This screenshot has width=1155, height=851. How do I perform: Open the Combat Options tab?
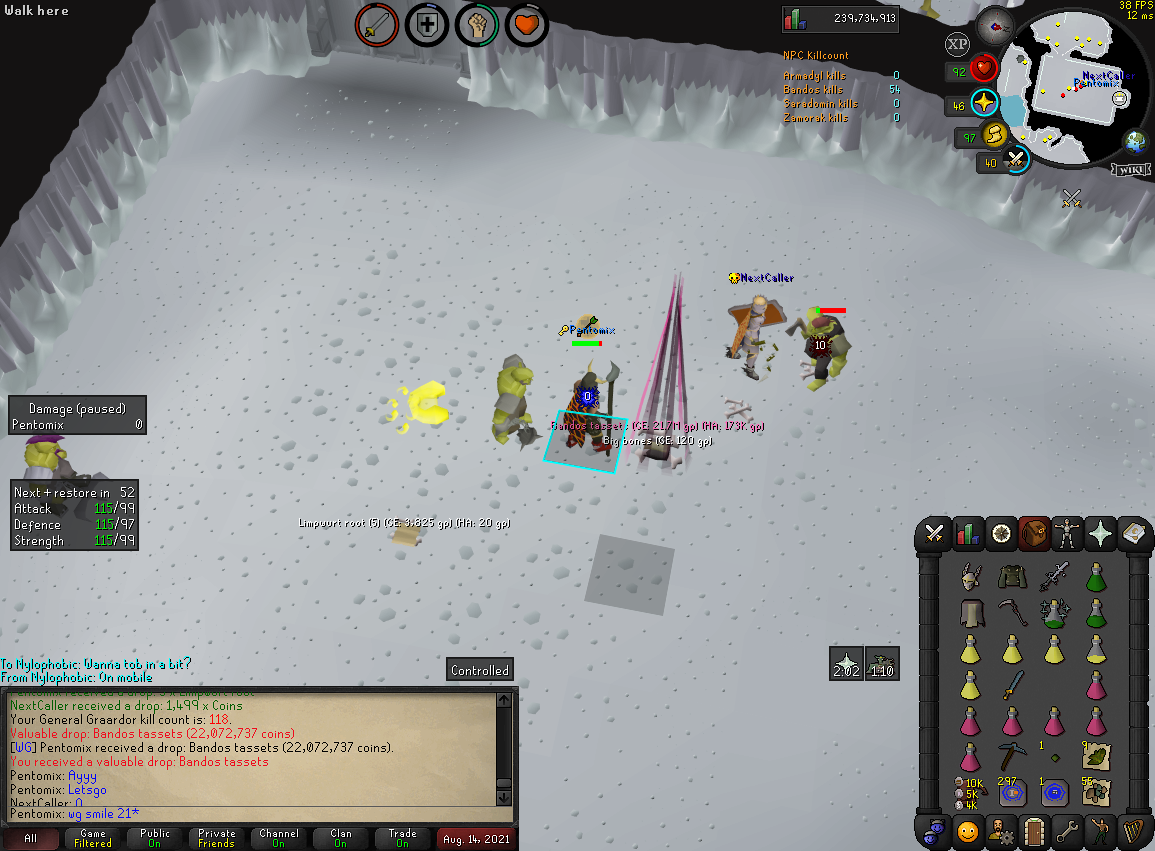(935, 533)
